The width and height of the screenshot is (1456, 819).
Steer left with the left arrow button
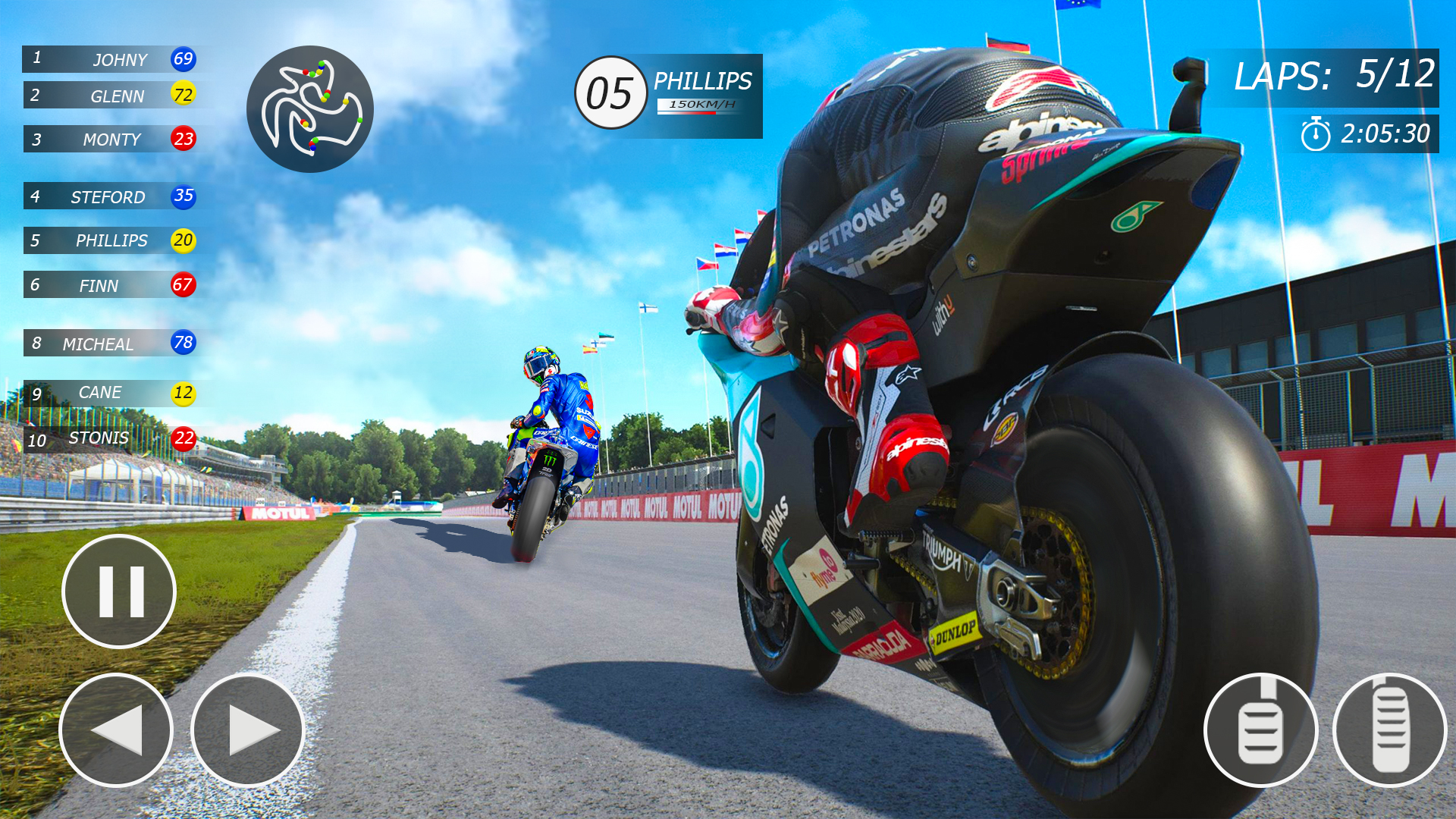[x=116, y=730]
